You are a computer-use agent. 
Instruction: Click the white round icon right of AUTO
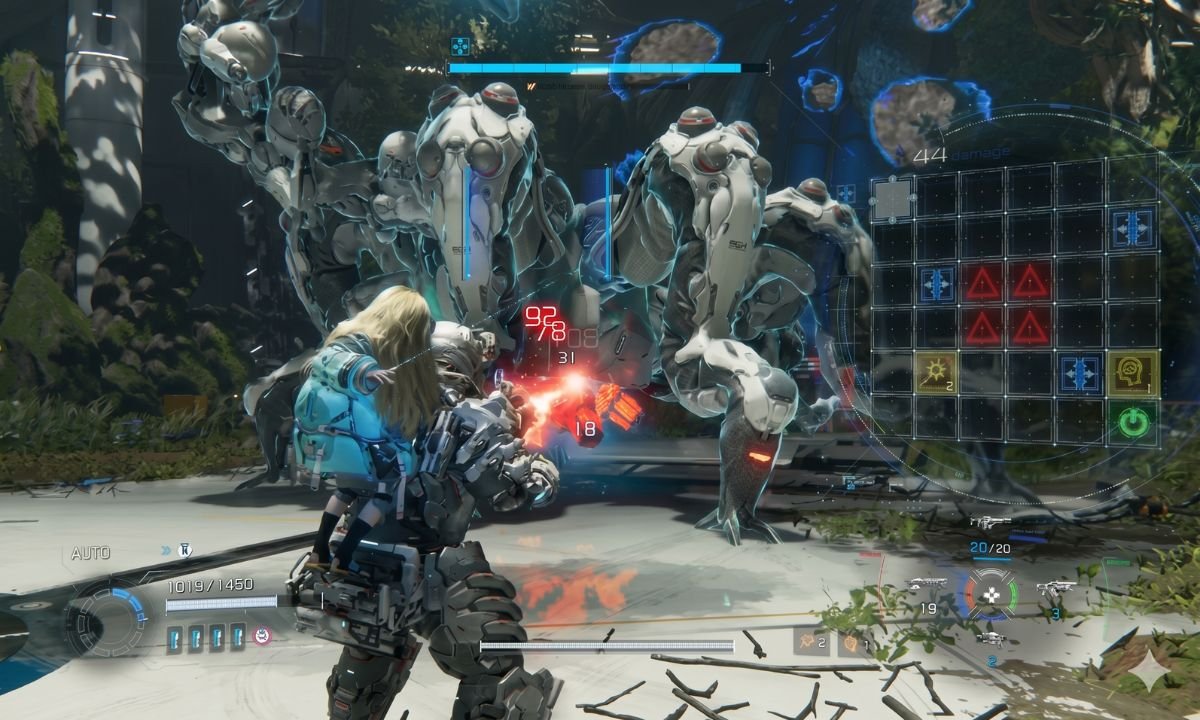184,550
